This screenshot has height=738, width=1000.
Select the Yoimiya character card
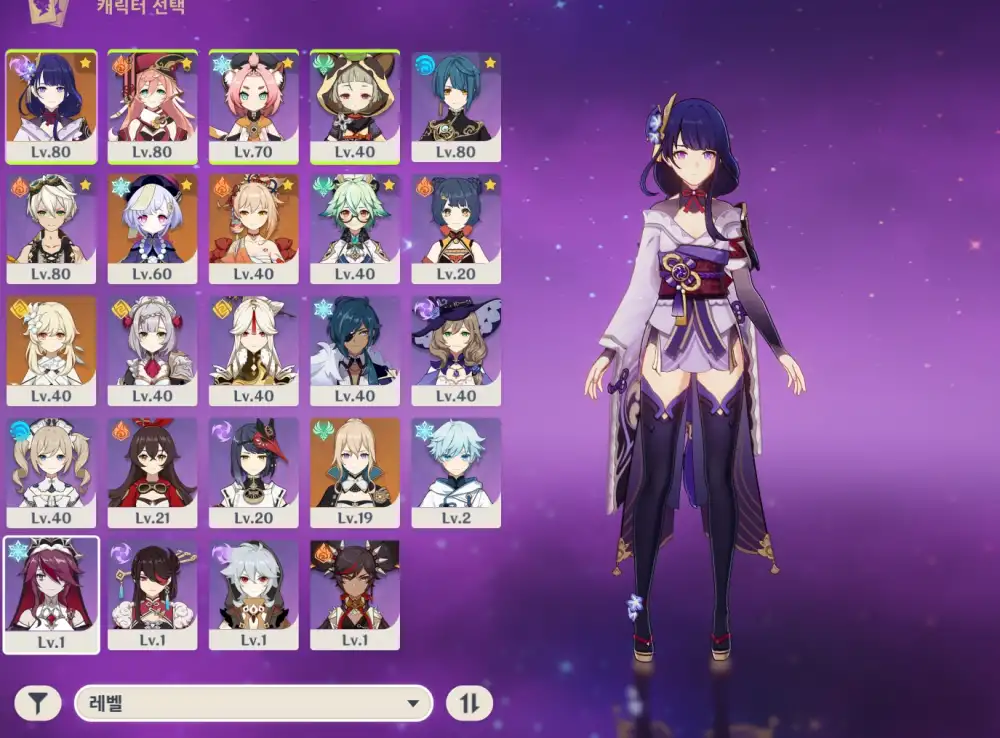[x=254, y=228]
